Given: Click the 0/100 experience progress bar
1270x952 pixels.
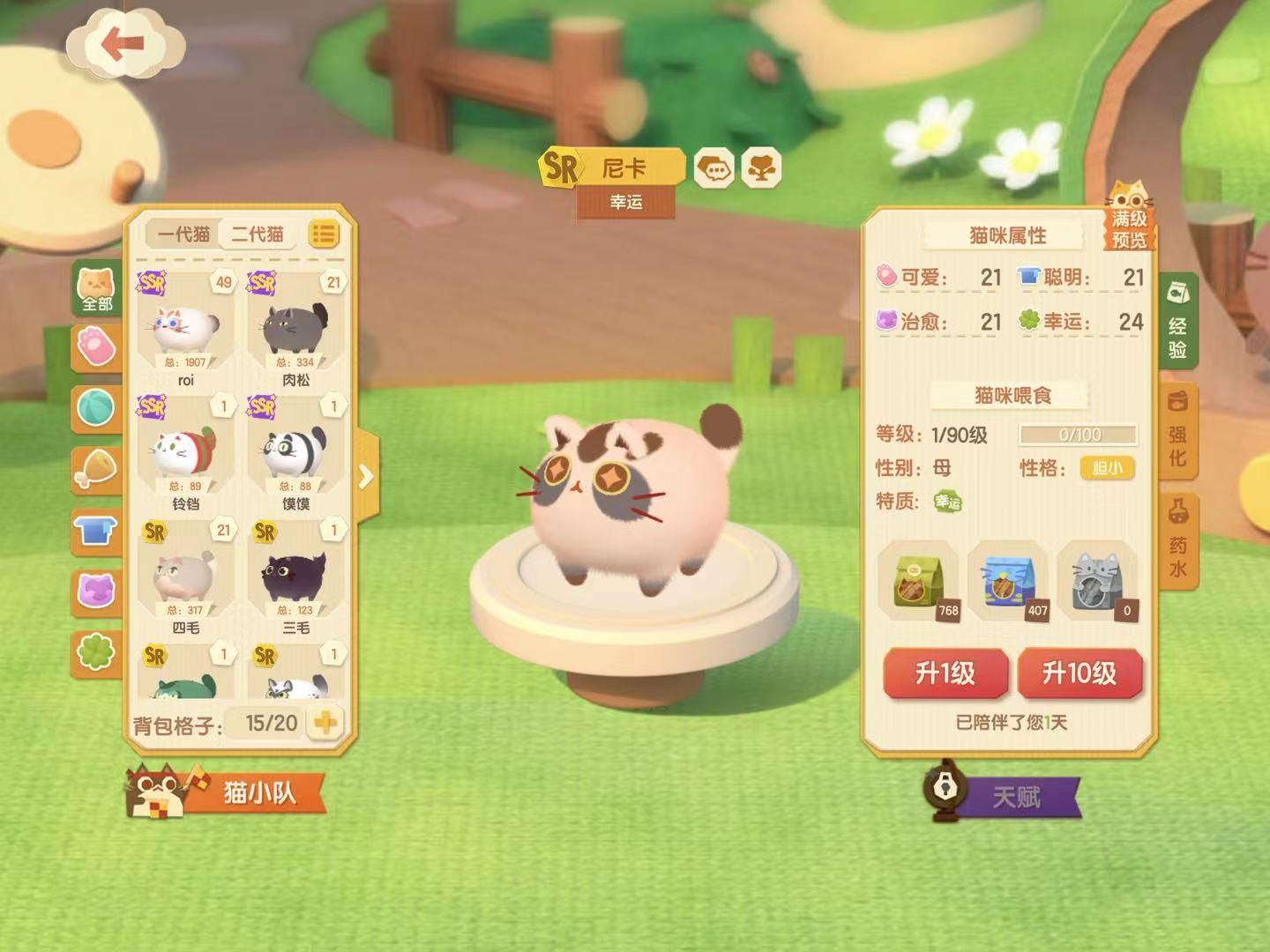Looking at the screenshot, I should [1078, 432].
